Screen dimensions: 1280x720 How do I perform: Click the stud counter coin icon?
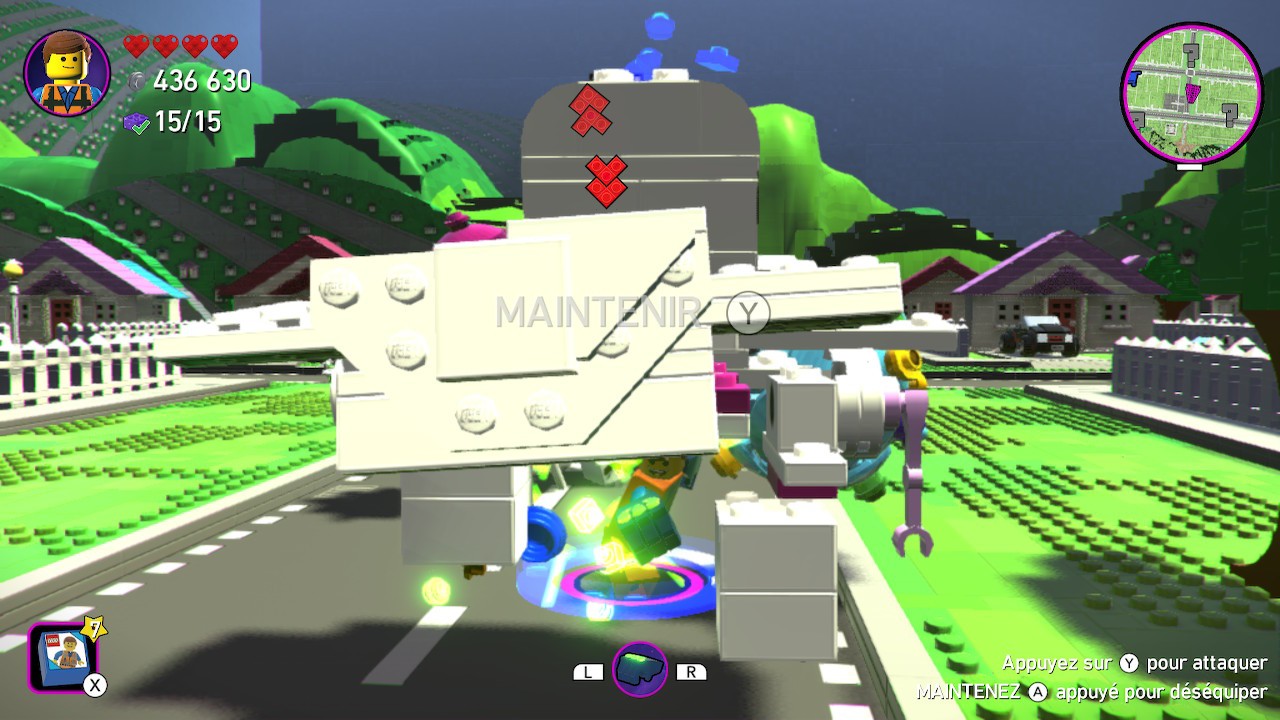tap(137, 82)
